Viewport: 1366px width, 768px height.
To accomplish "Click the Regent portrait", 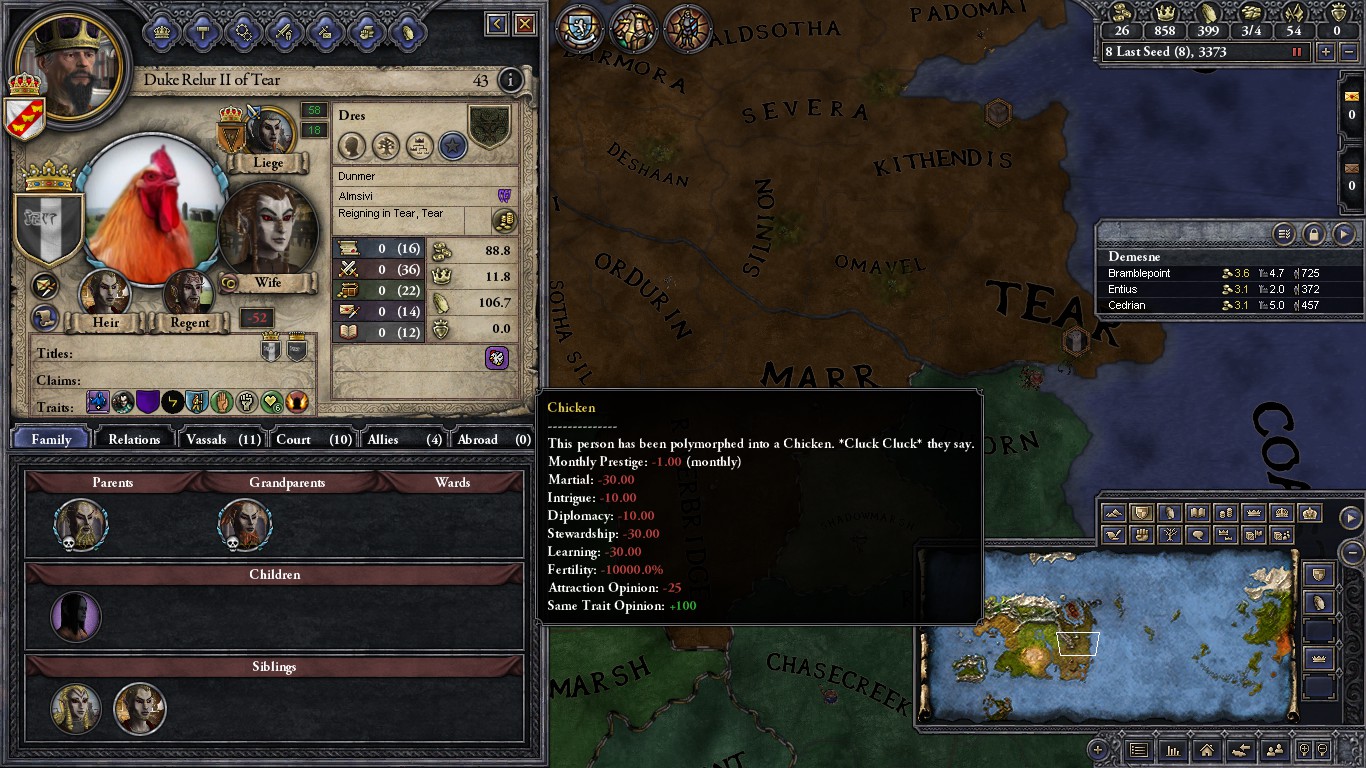I will click(x=189, y=293).
